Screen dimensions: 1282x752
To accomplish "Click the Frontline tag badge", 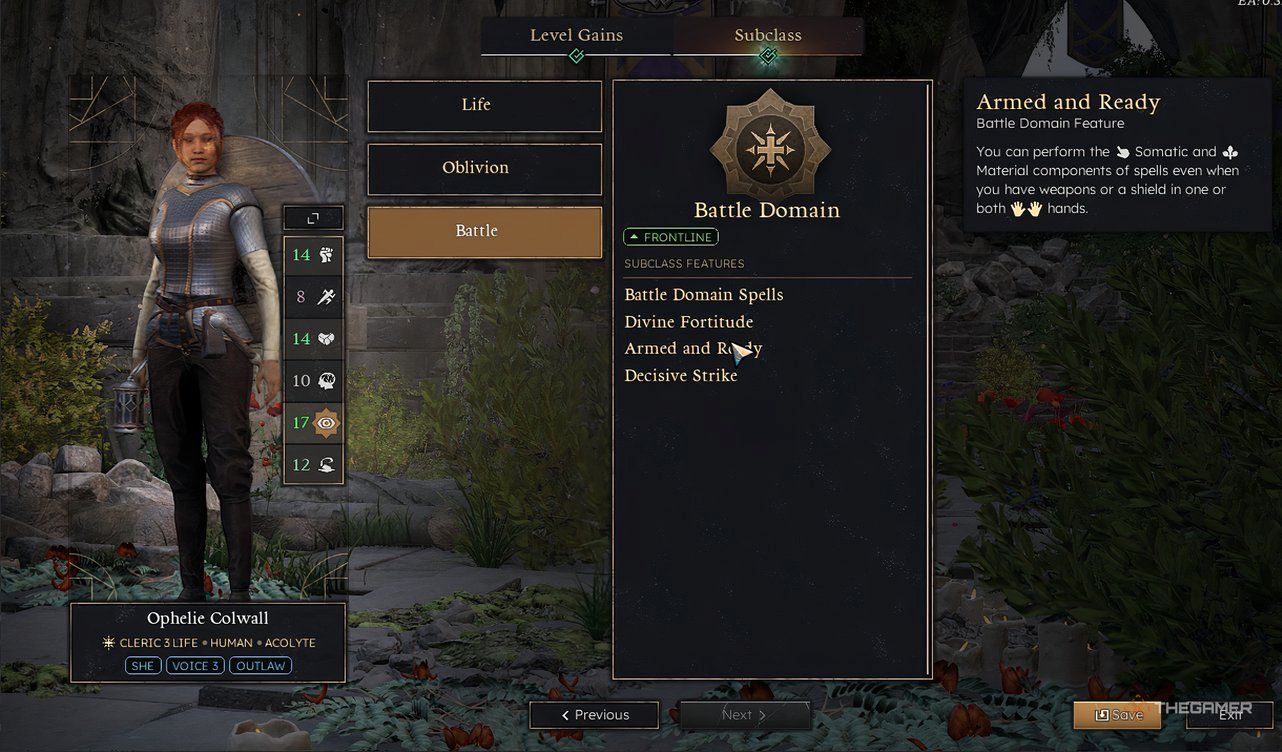I will (x=671, y=238).
